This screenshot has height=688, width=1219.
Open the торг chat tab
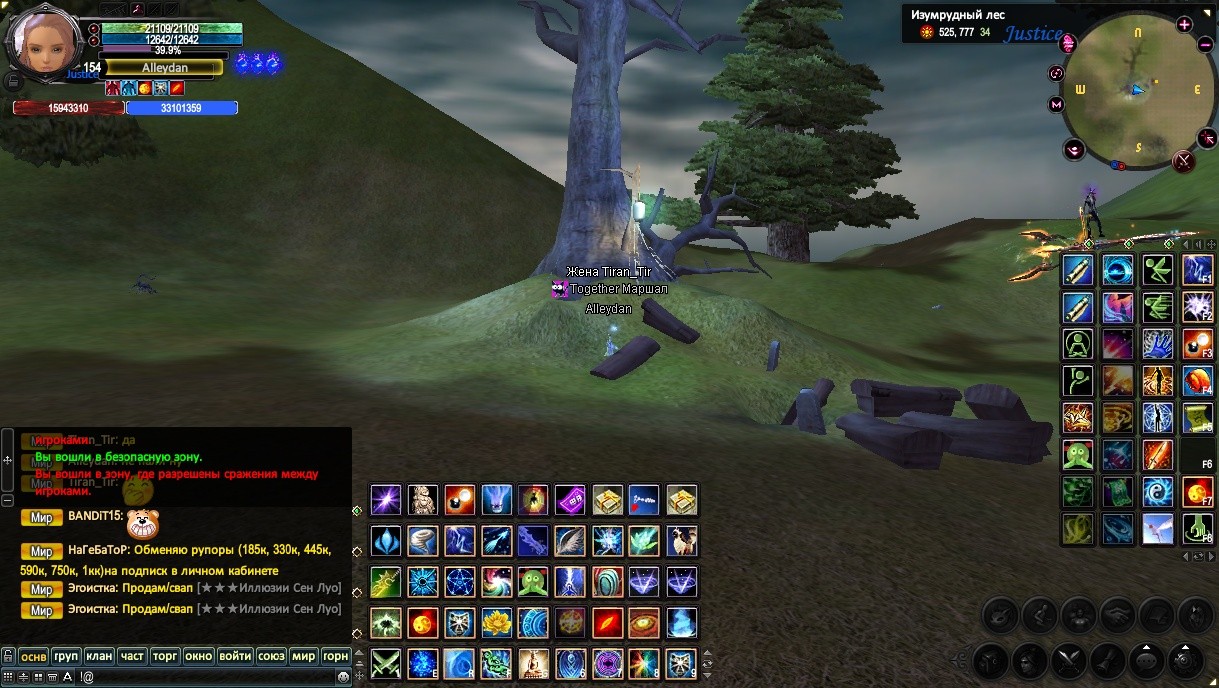point(165,657)
